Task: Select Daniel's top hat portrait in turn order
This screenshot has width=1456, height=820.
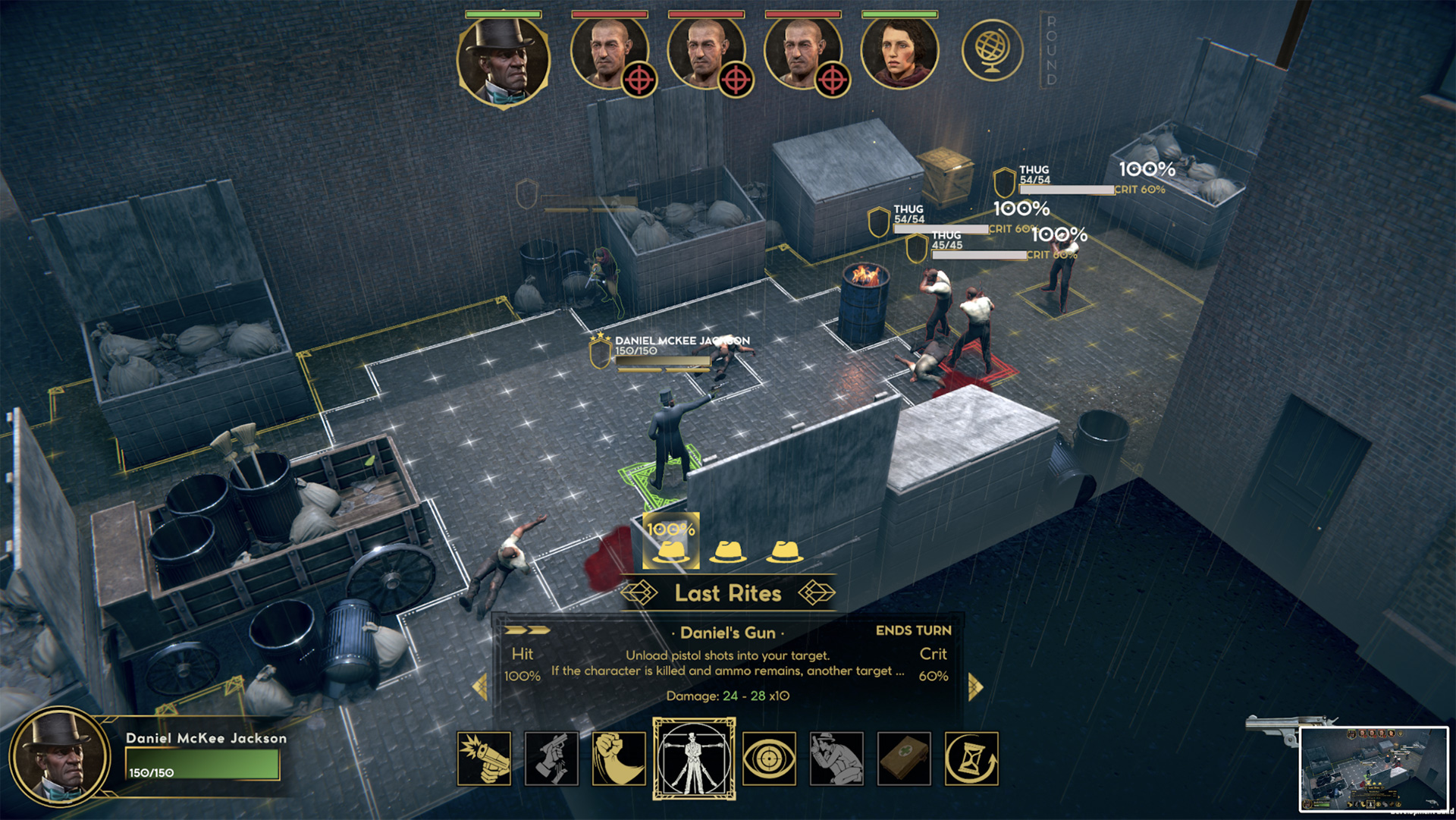Action: 503,59
